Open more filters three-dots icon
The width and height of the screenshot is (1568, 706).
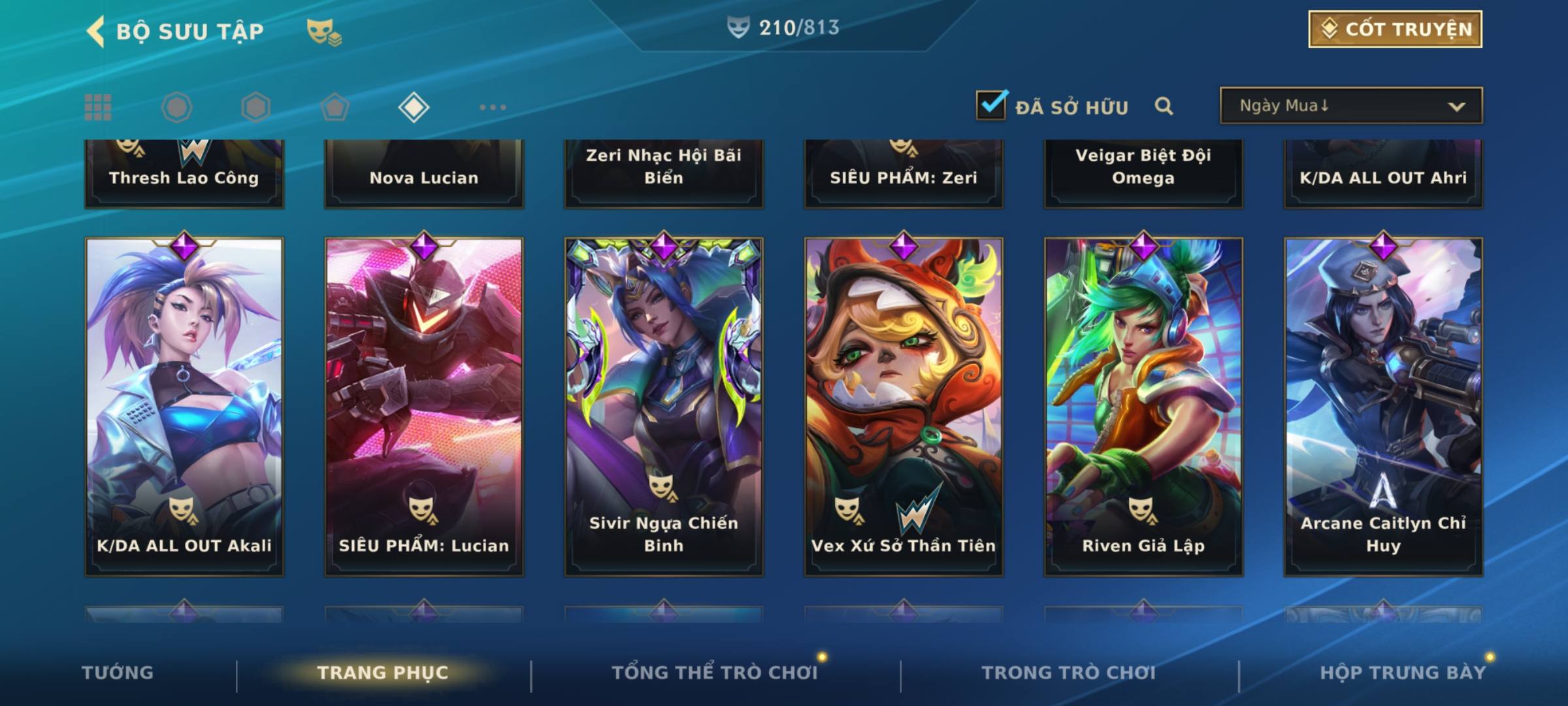tap(493, 107)
